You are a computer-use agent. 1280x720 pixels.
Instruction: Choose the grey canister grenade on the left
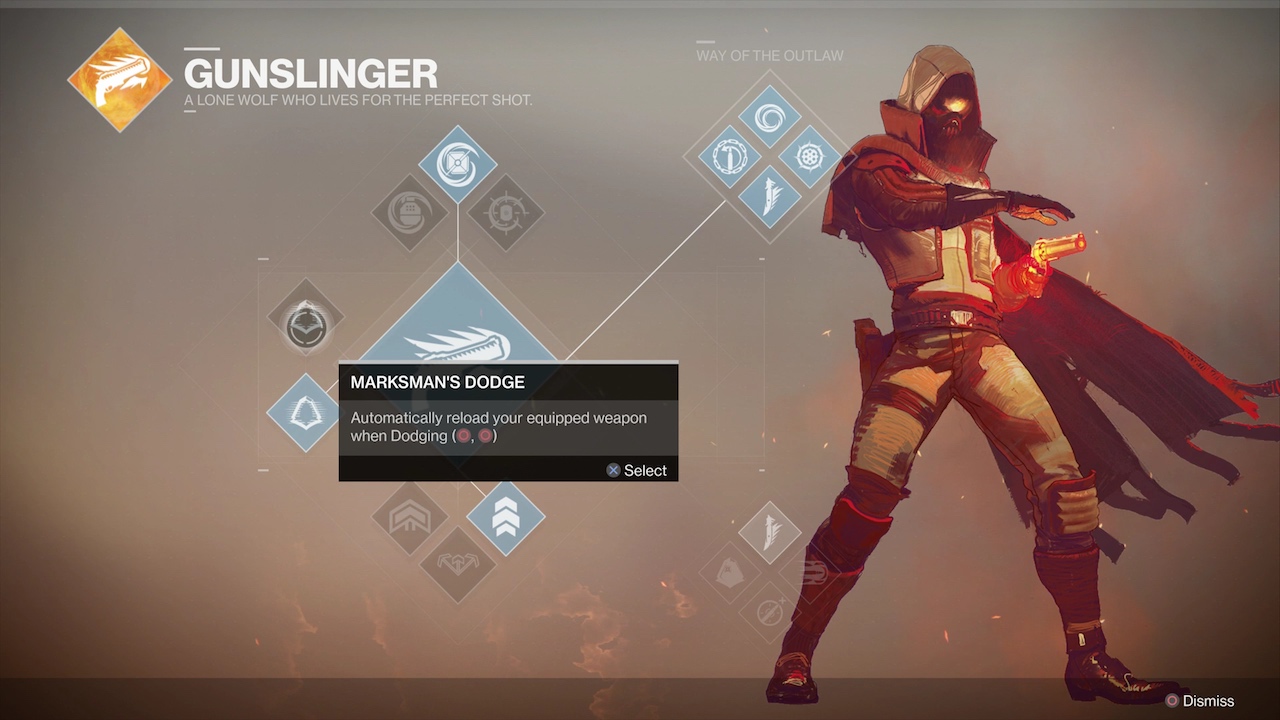point(410,212)
